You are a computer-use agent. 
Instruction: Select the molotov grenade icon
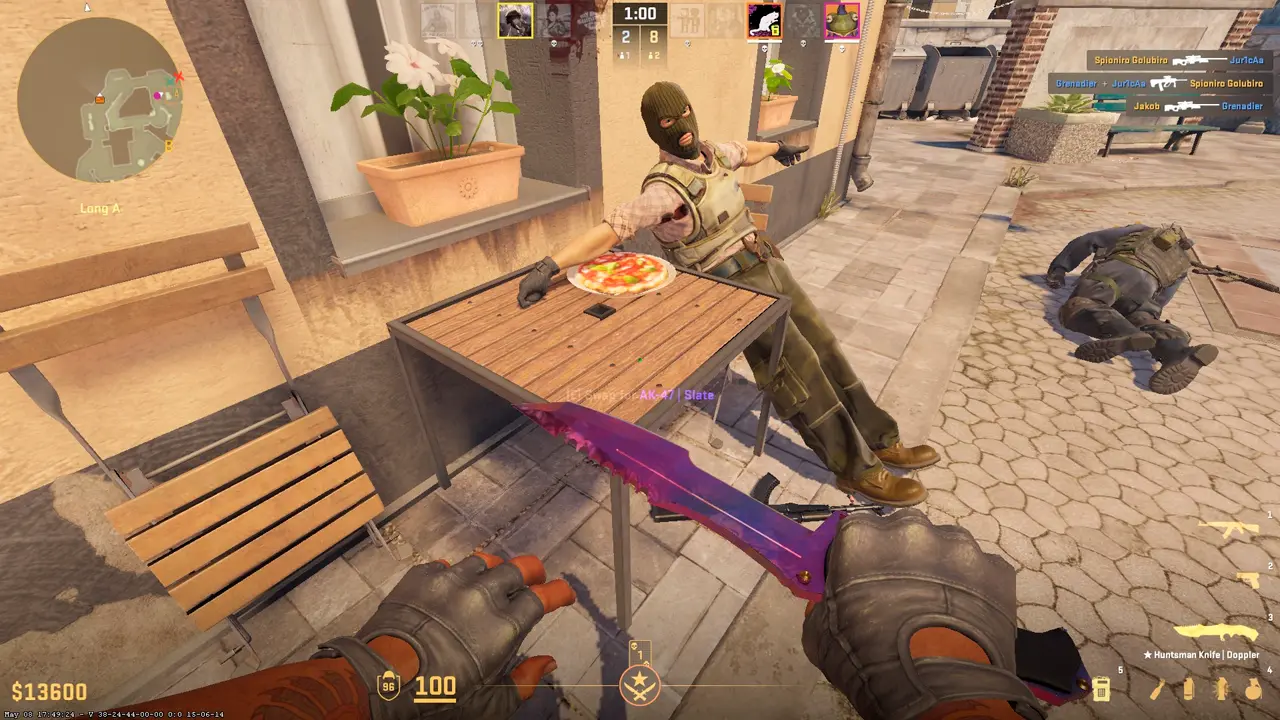(x=1158, y=688)
